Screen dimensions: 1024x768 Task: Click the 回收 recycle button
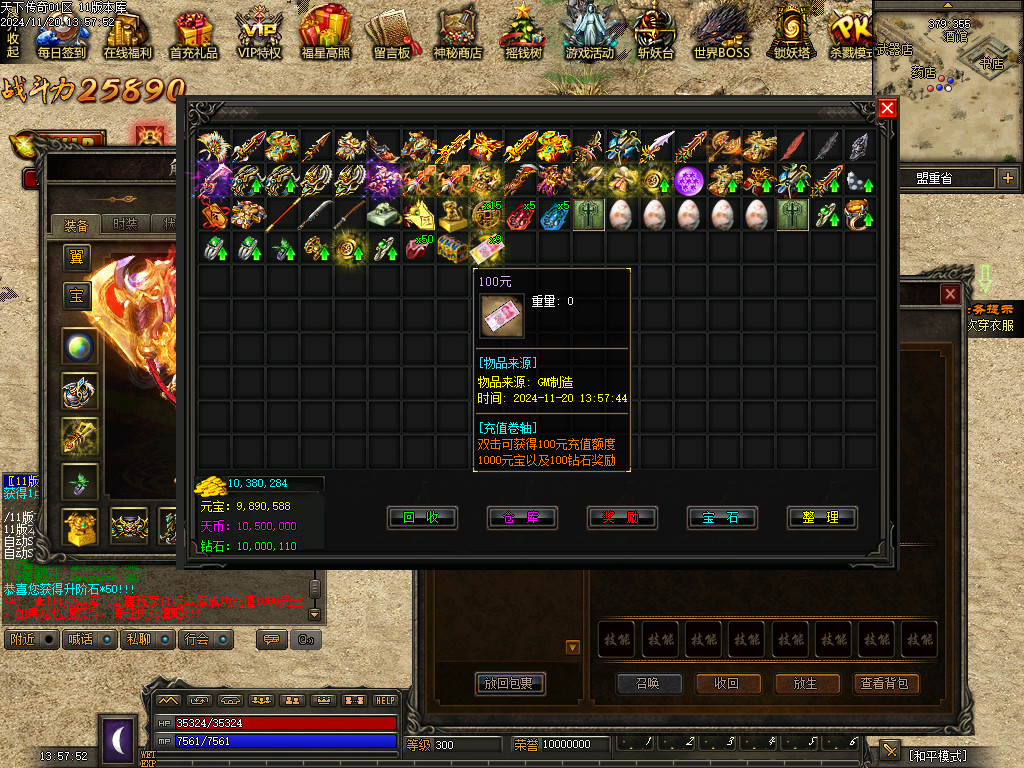(x=422, y=517)
